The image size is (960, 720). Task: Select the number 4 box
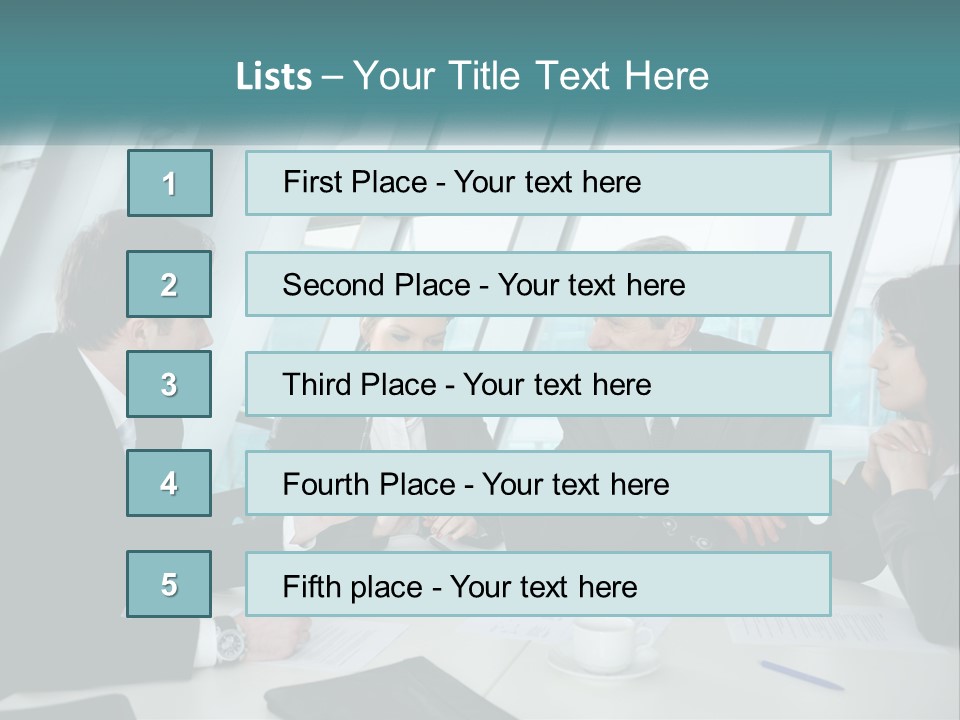tap(169, 483)
